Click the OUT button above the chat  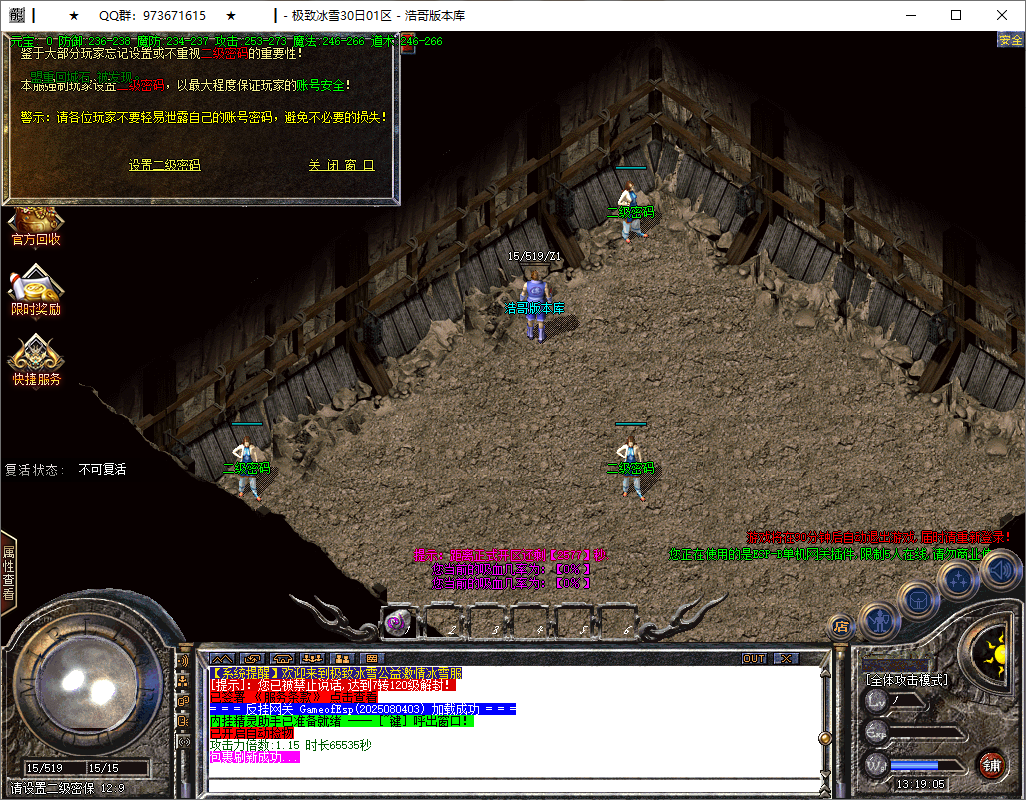[753, 659]
